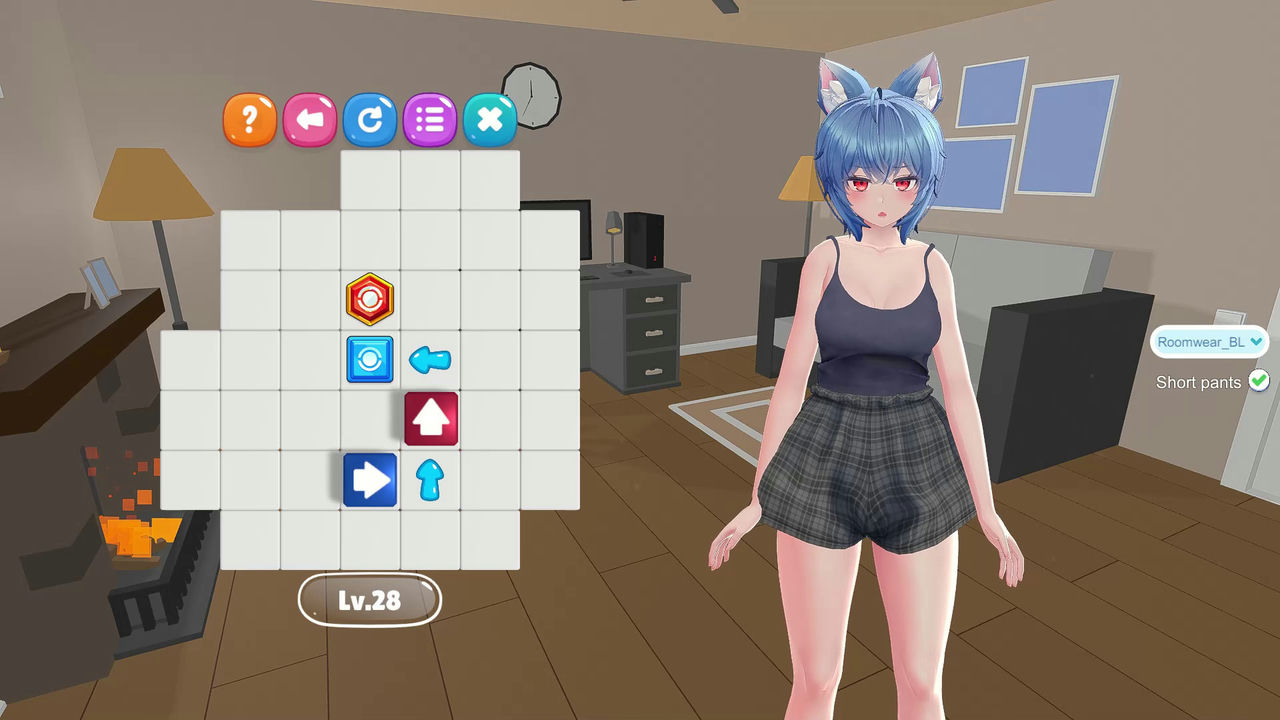Click the Lv.28 level badge
This screenshot has width=1280, height=720.
tap(370, 601)
